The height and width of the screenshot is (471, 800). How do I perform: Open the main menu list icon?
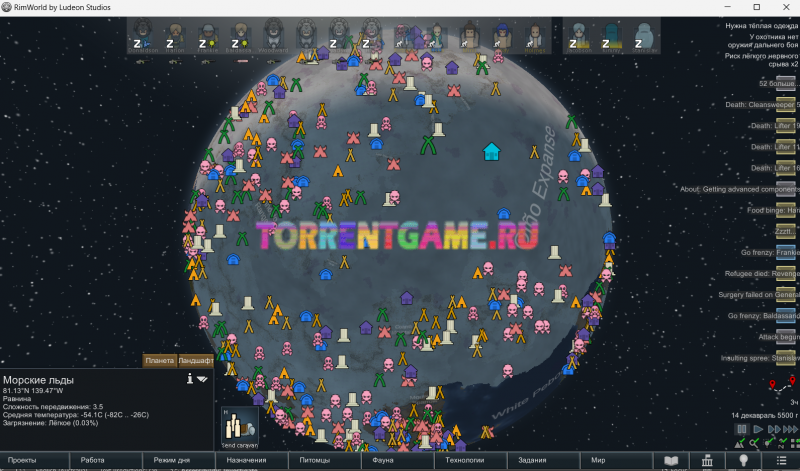780,460
